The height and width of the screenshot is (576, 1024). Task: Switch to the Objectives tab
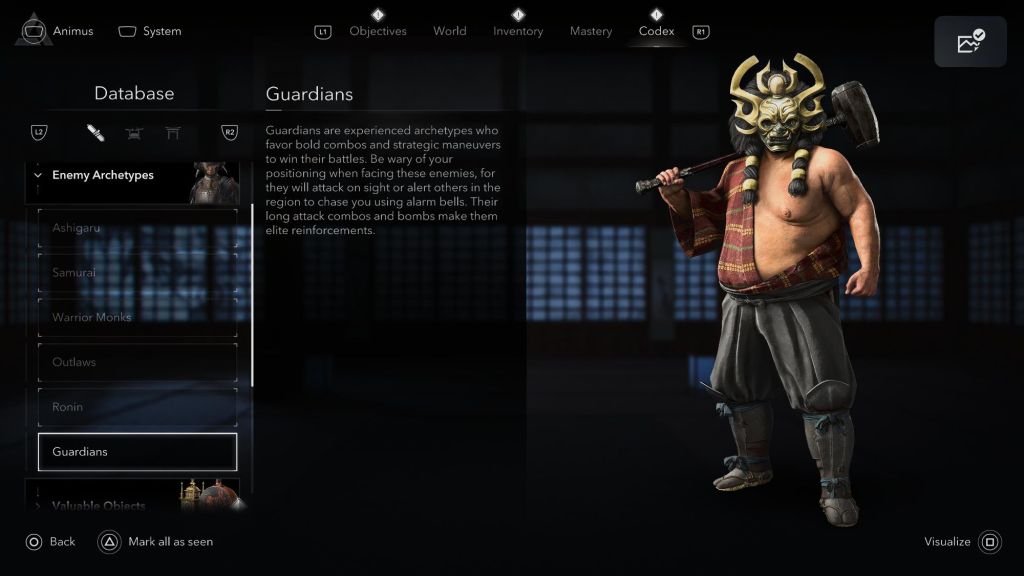[378, 31]
